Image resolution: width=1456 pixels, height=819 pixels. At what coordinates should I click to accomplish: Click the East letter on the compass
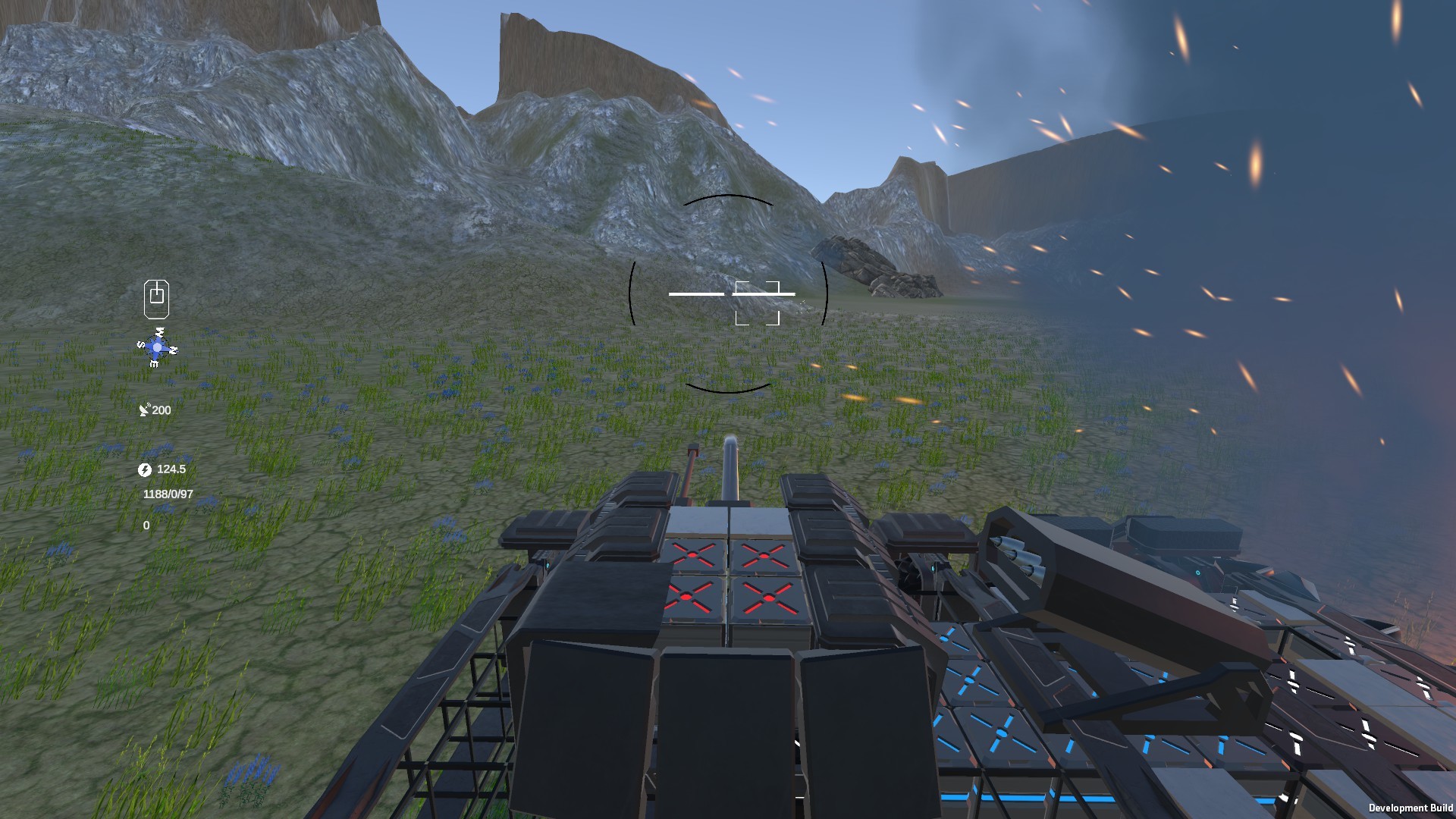tap(154, 365)
